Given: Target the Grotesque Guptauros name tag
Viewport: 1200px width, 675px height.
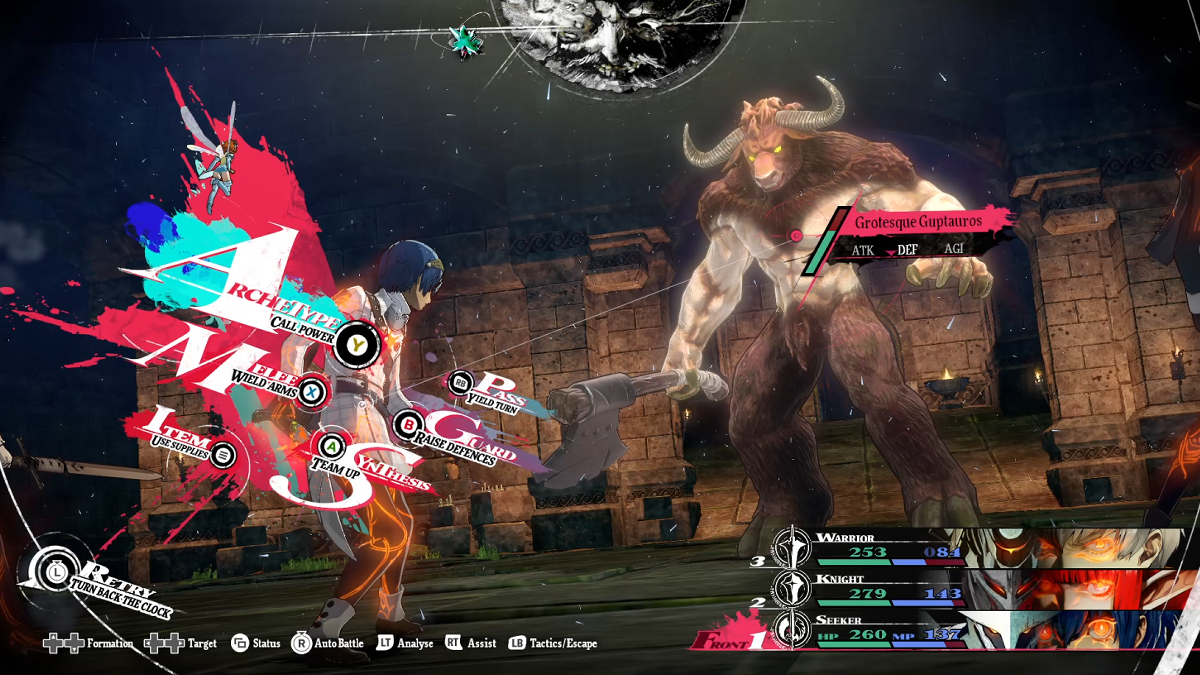Looking at the screenshot, I should click(x=918, y=221).
